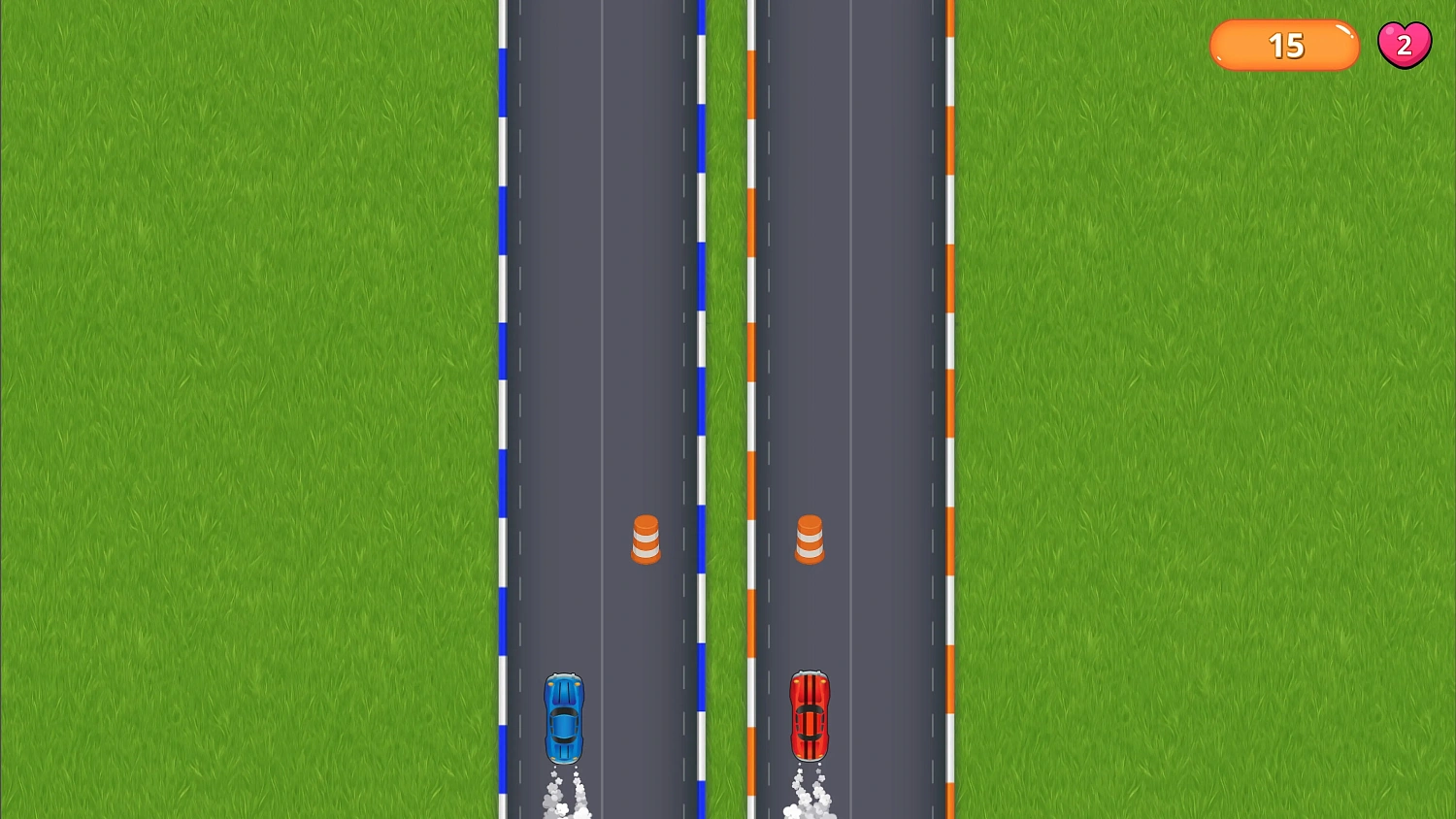Click the orange score bar to adjust score
The image size is (1456, 819).
[1283, 45]
